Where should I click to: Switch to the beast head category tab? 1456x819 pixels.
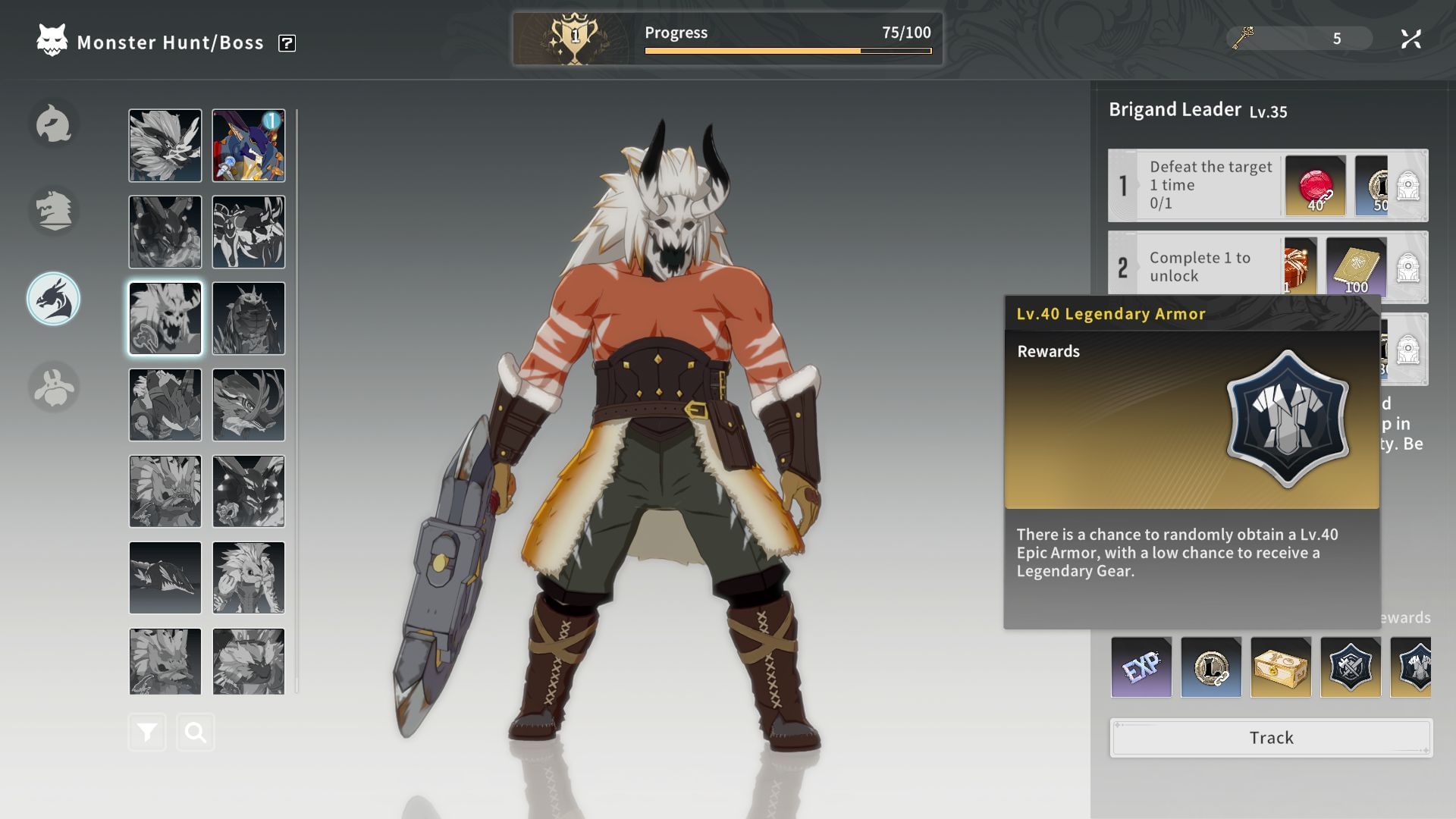pyautogui.click(x=54, y=210)
